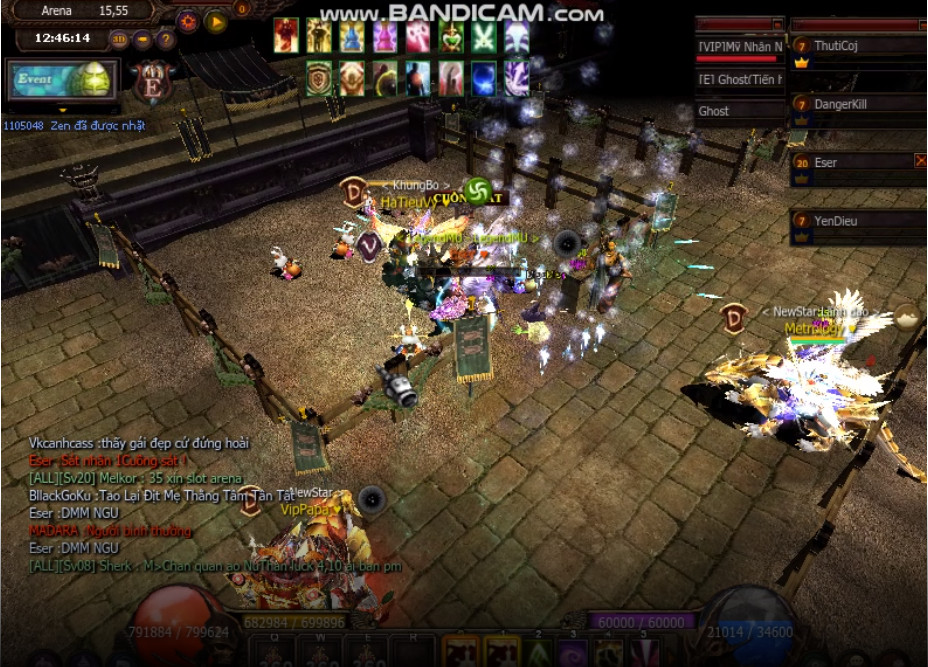Open the question mark help button
This screenshot has height=667, width=928.
click(166, 39)
